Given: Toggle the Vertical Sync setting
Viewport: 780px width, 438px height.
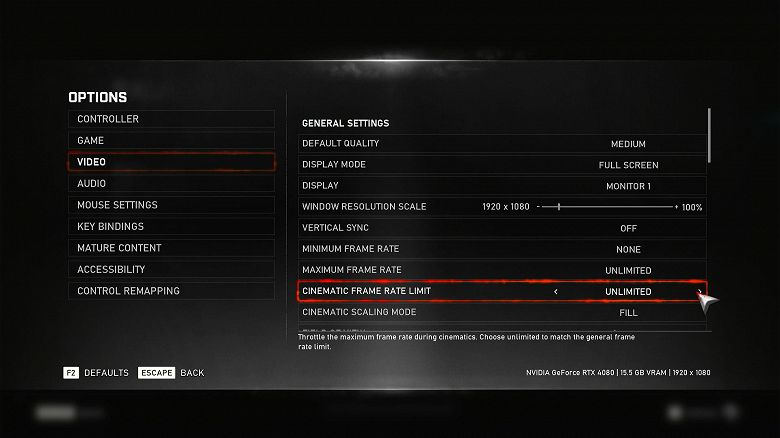Looking at the screenshot, I should [x=502, y=228].
